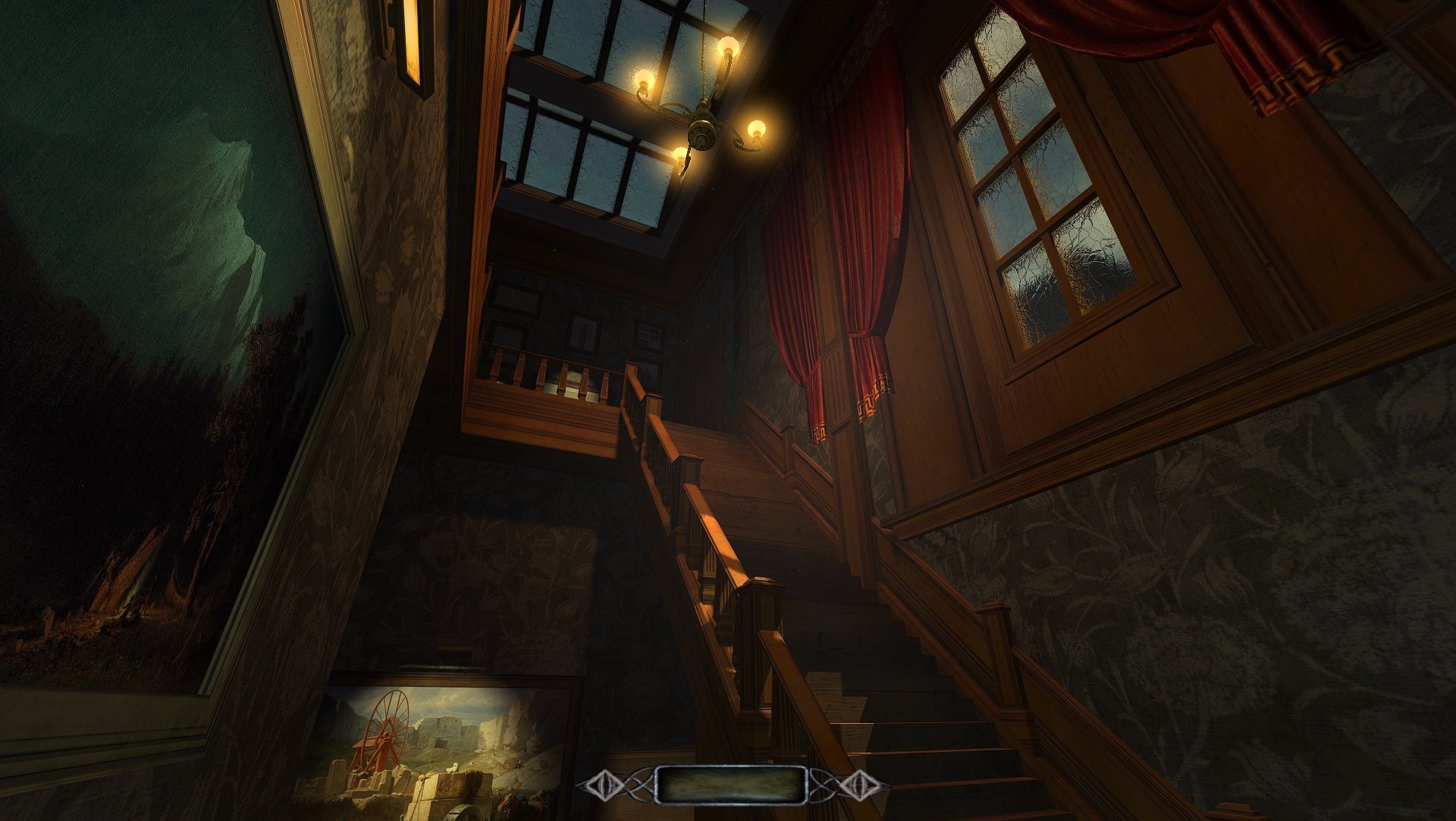Click the left diamond ornament of the HUD bar

(x=603, y=786)
